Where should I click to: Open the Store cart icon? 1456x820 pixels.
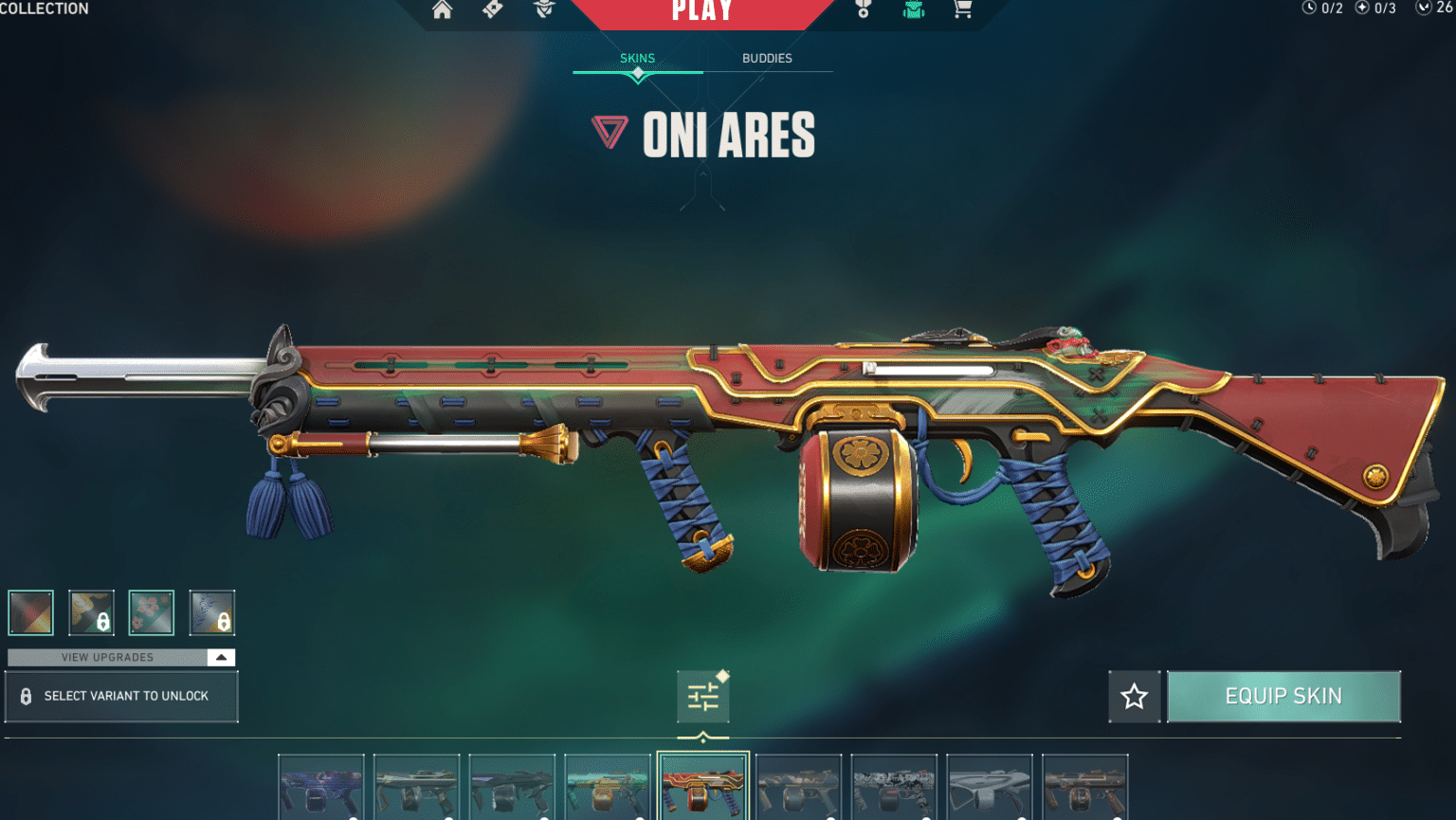coord(962,9)
